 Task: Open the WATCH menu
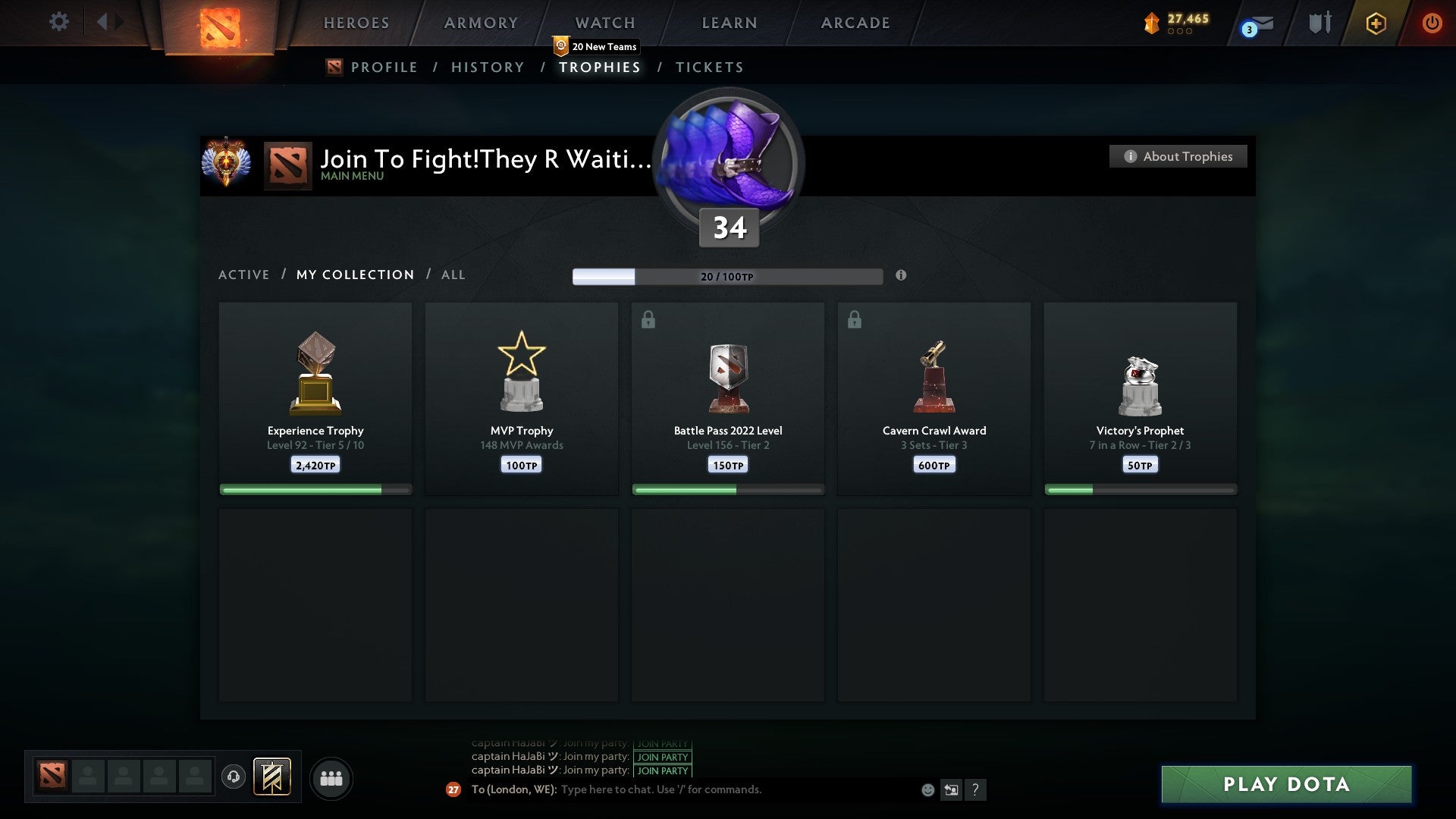pos(604,23)
